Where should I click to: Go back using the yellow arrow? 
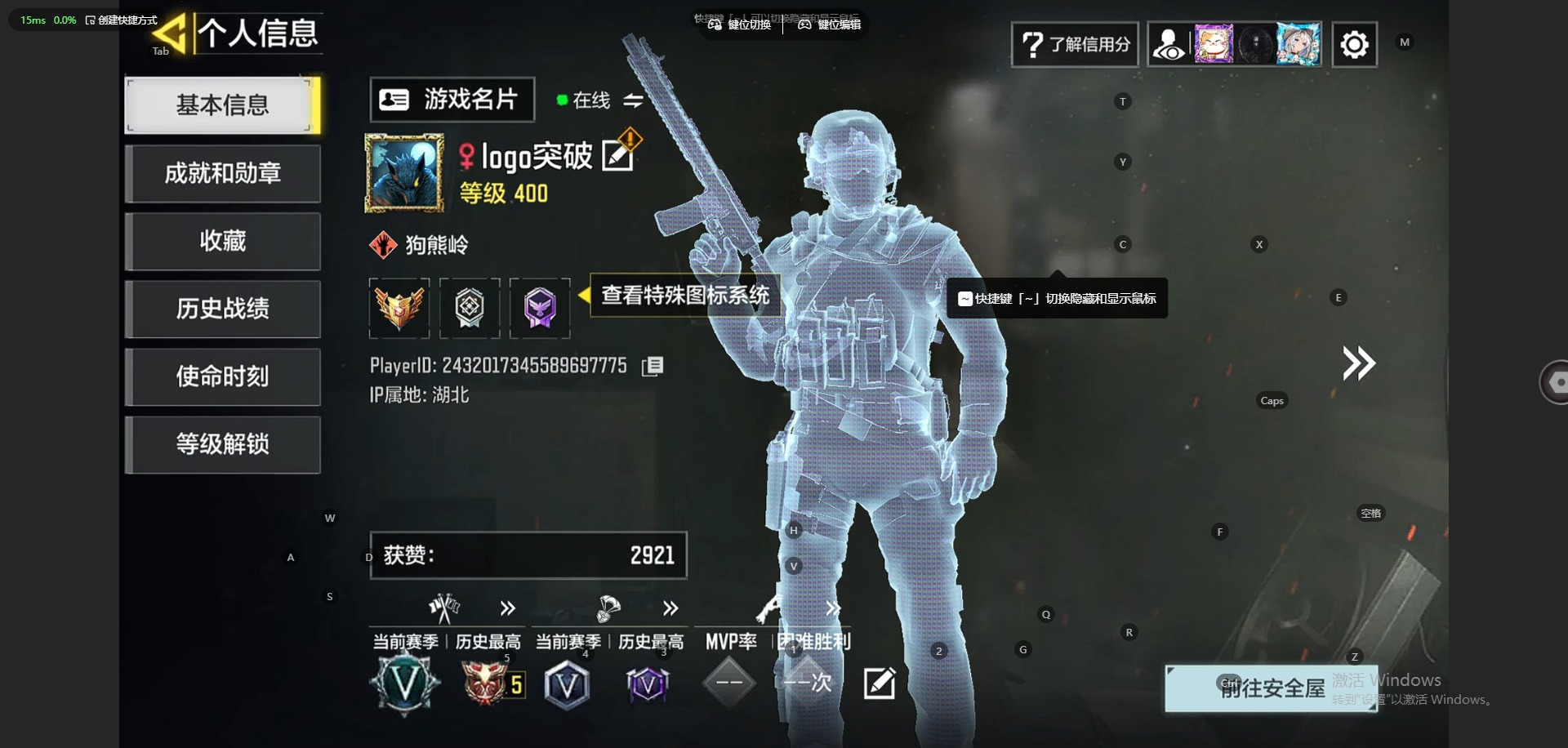tap(170, 34)
